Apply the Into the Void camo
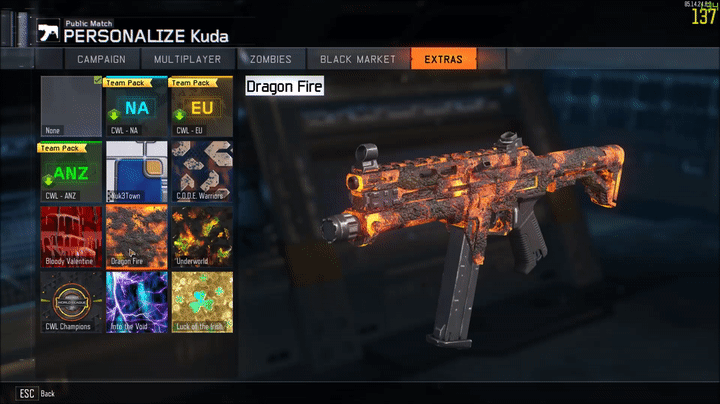Viewport: 720px width, 404px height. coord(137,302)
